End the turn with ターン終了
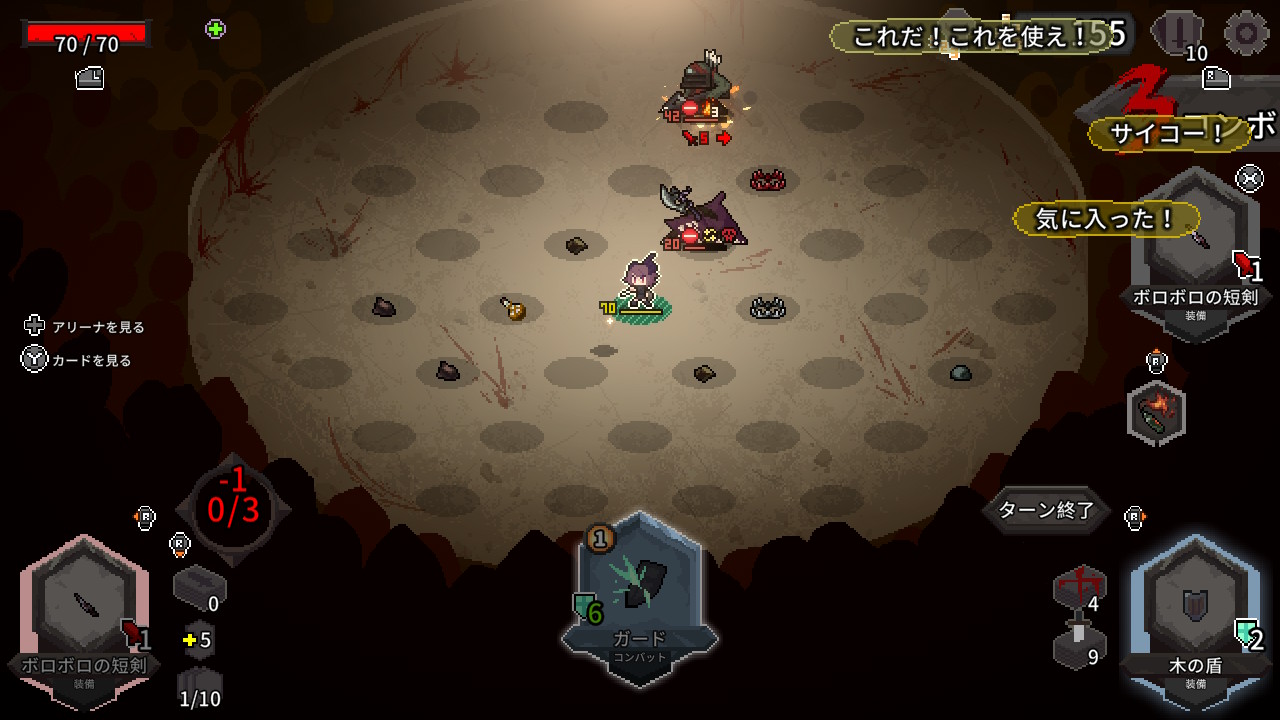The height and width of the screenshot is (720, 1280). click(1046, 510)
